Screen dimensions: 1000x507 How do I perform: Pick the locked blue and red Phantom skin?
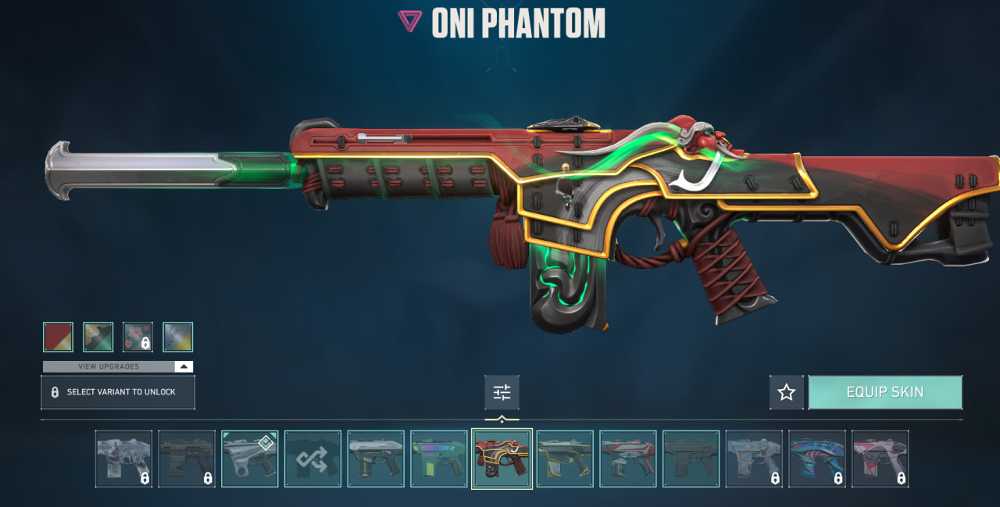[x=817, y=459]
